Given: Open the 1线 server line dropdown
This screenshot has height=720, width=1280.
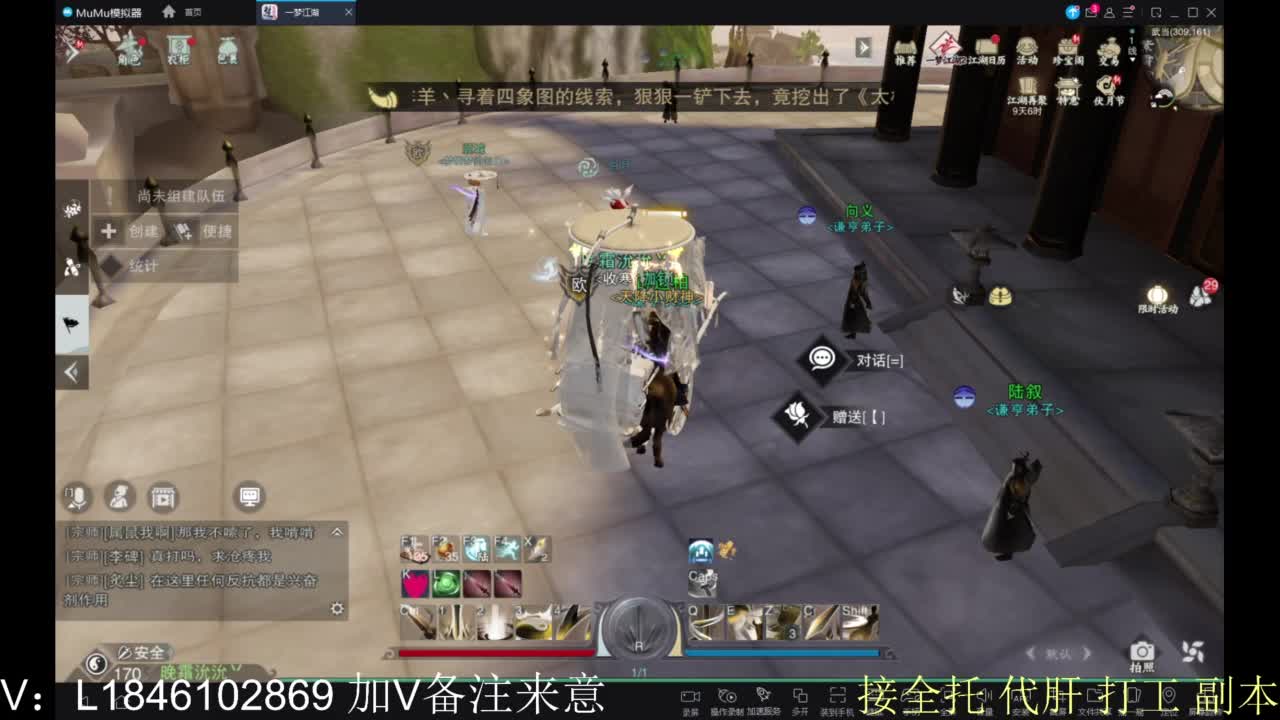Looking at the screenshot, I should [x=1131, y=50].
